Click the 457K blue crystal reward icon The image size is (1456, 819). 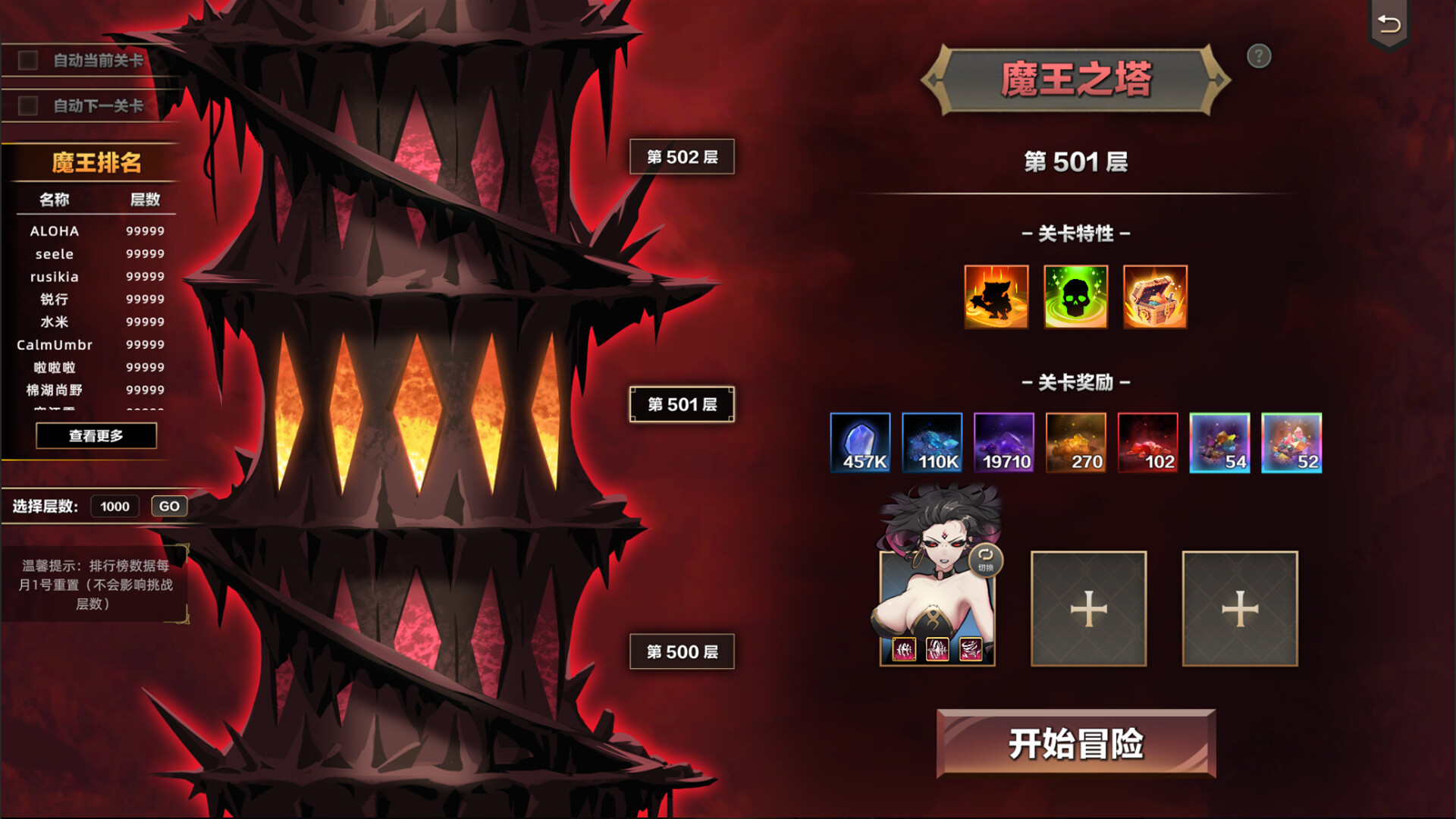pos(861,442)
